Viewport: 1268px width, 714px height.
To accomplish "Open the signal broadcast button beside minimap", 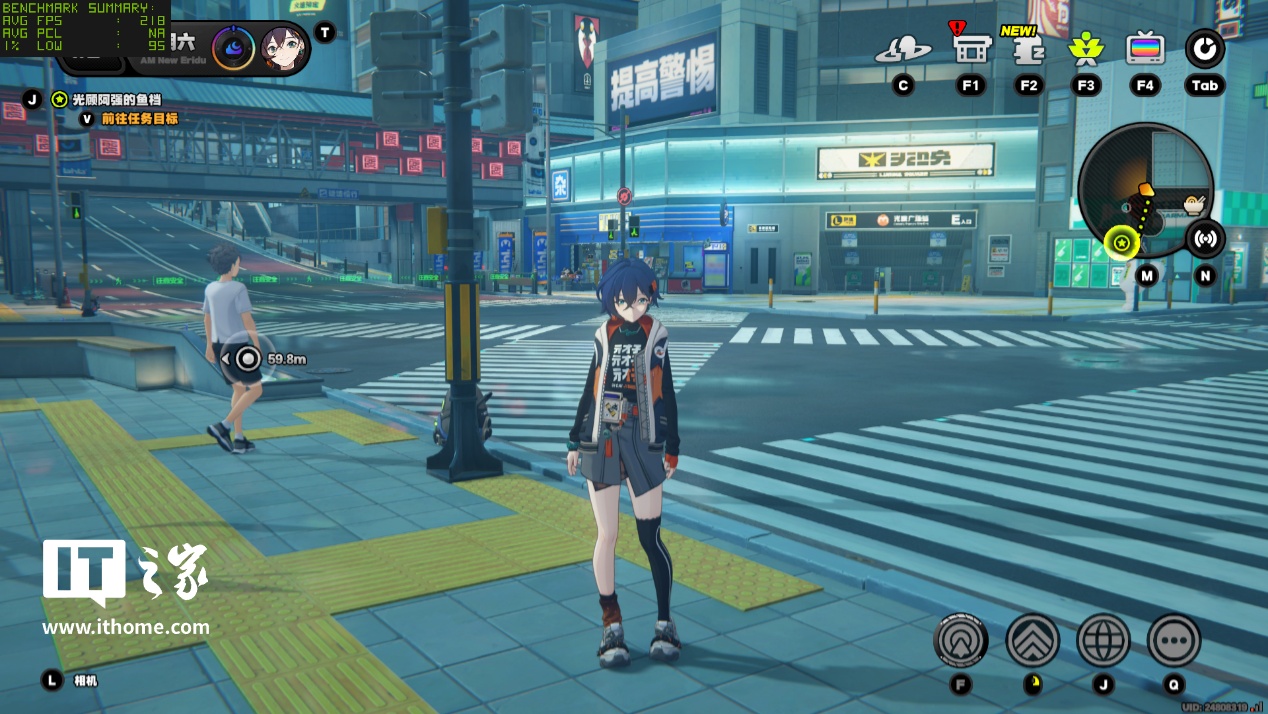I will coord(1206,239).
